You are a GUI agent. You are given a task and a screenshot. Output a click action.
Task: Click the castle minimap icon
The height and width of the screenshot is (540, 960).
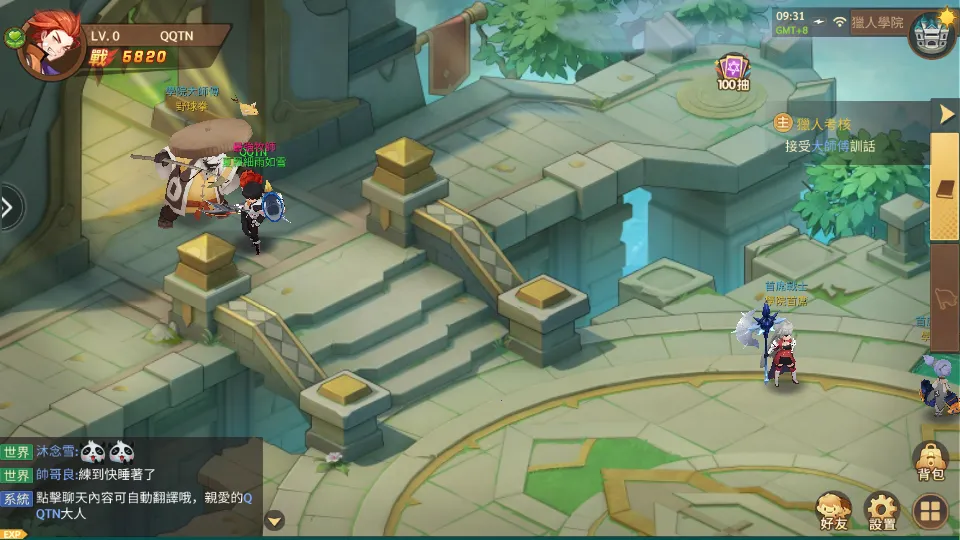point(930,34)
